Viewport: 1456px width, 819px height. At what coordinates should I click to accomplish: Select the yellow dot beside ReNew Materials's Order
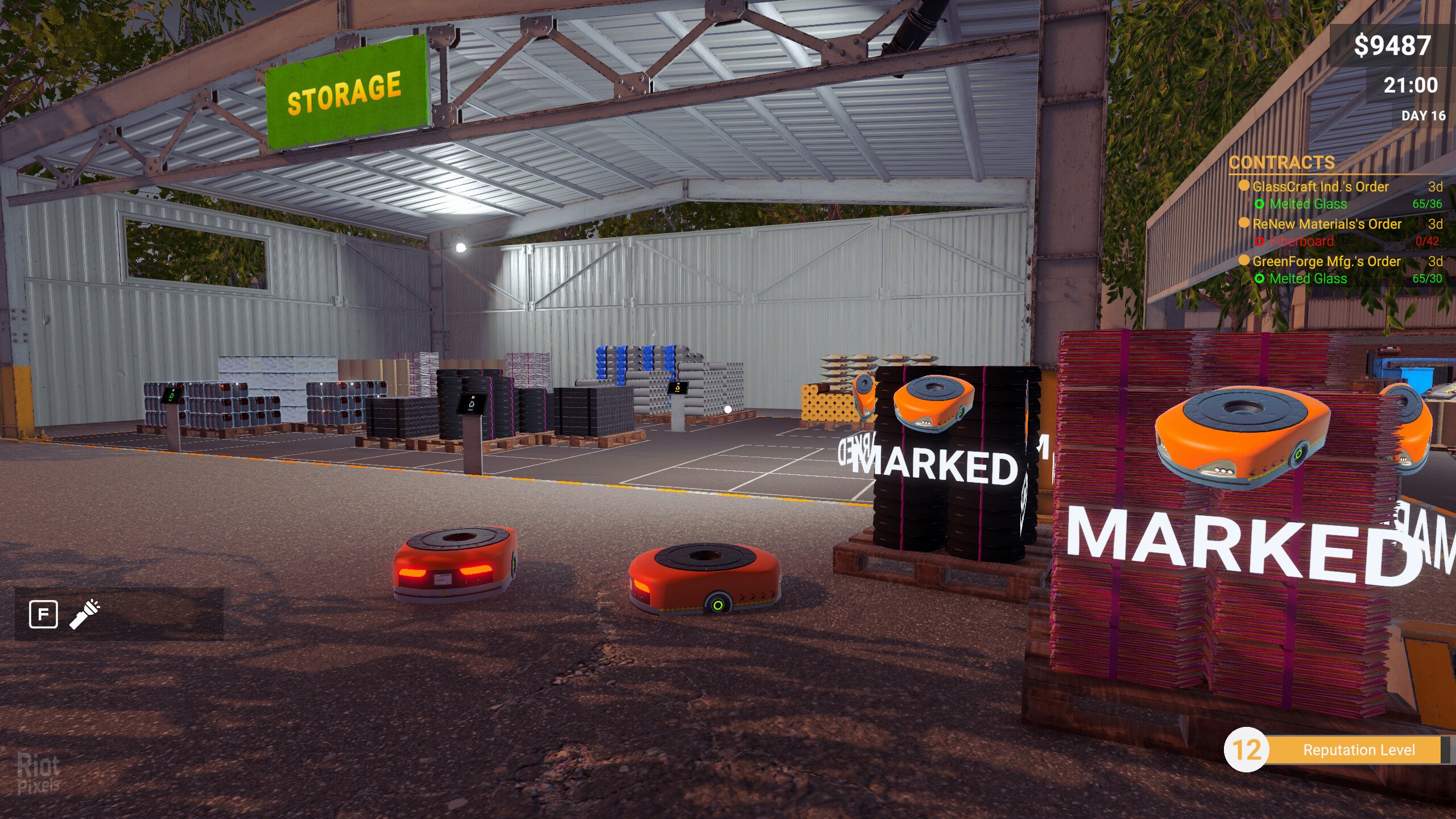point(1244,224)
